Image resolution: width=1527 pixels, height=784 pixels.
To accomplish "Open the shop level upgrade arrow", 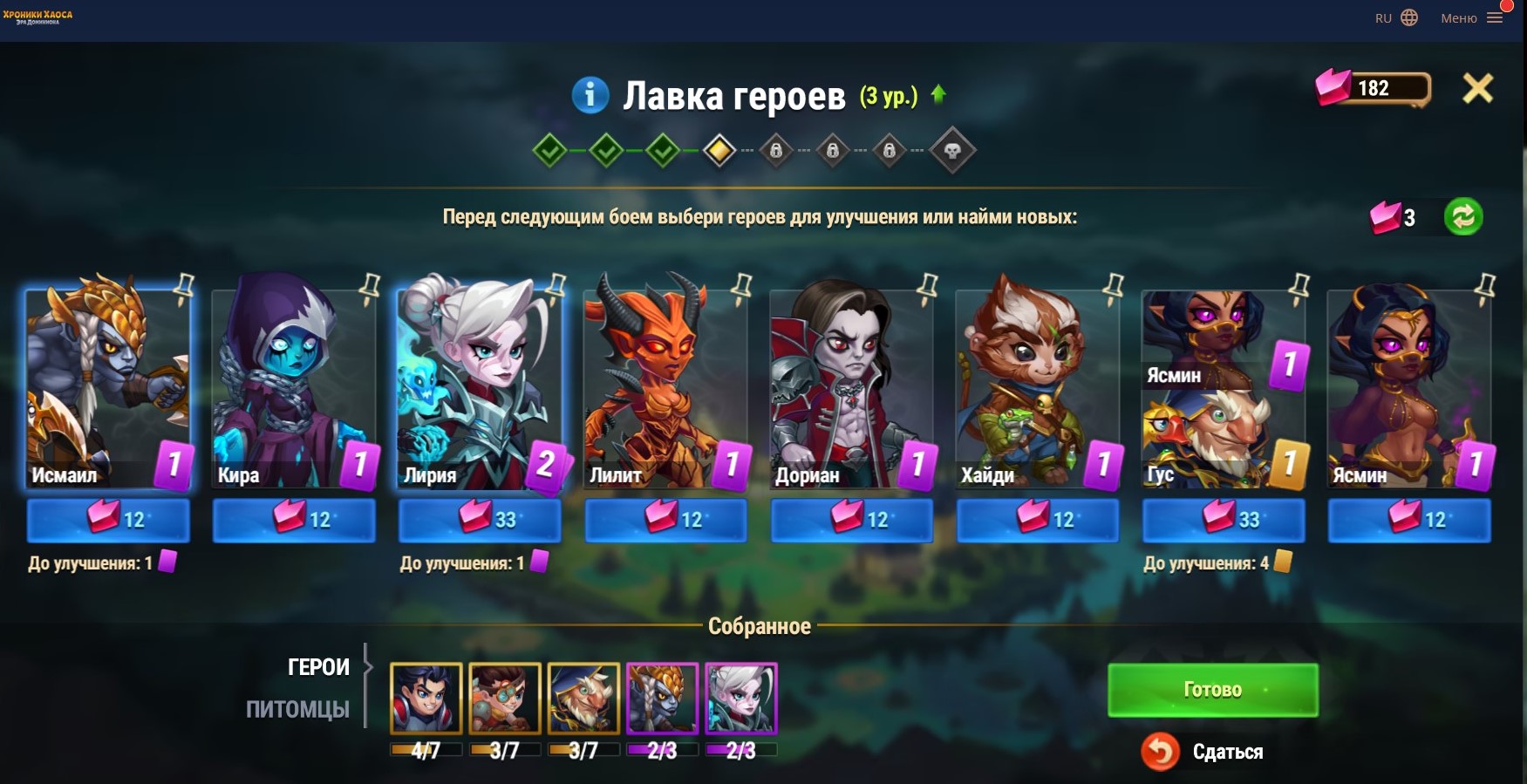I will [938, 94].
